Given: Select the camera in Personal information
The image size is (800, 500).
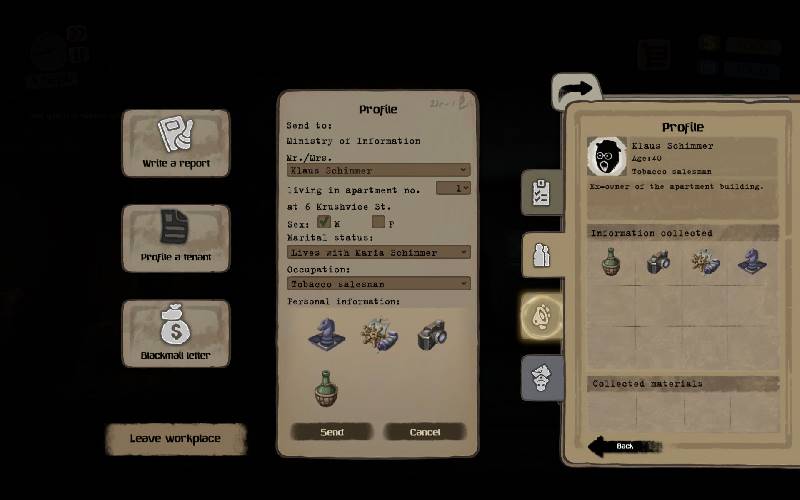Looking at the screenshot, I should tap(432, 334).
